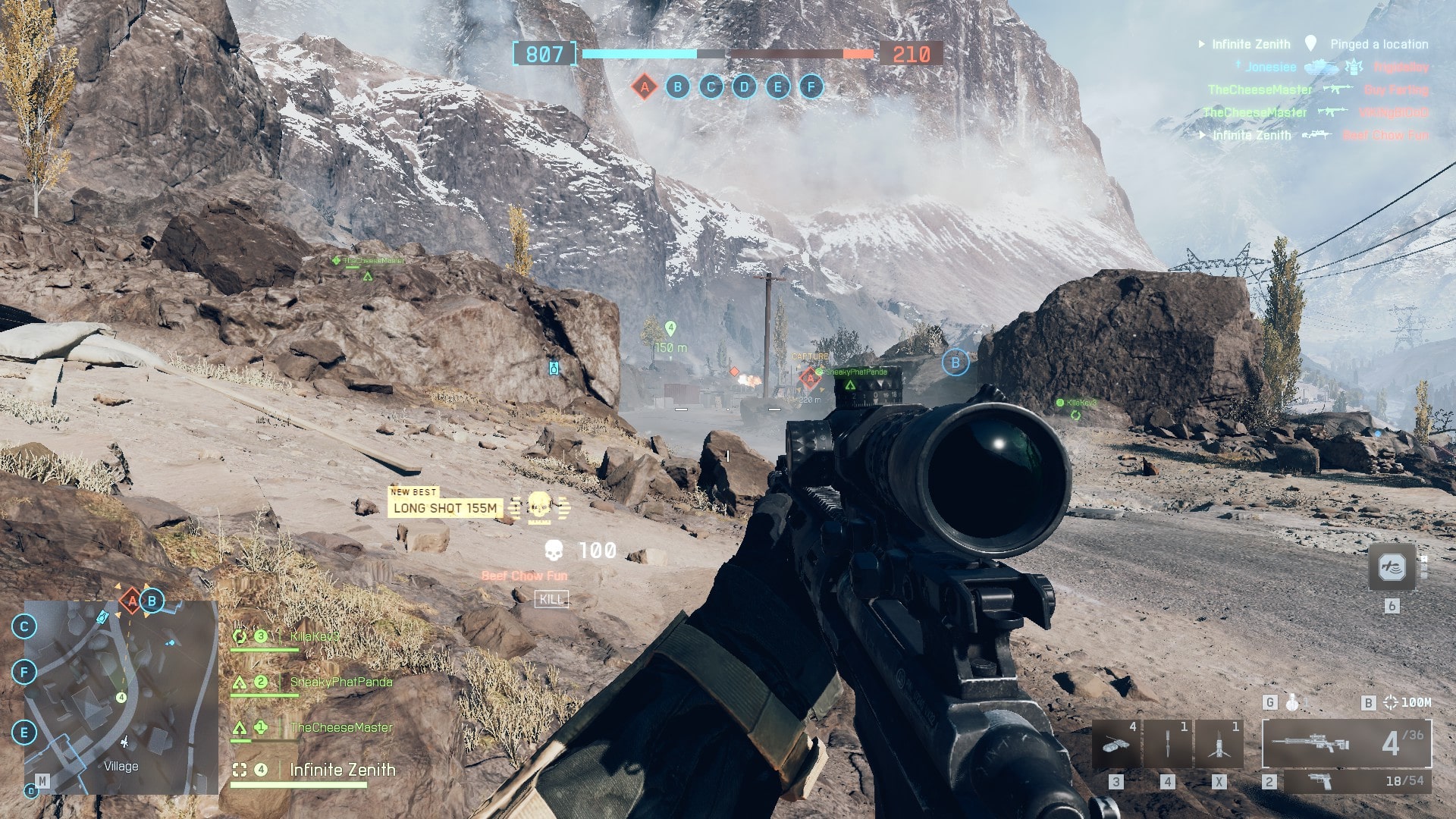Click the E objective marker beside the minimap
The image size is (1456, 819).
[x=24, y=733]
